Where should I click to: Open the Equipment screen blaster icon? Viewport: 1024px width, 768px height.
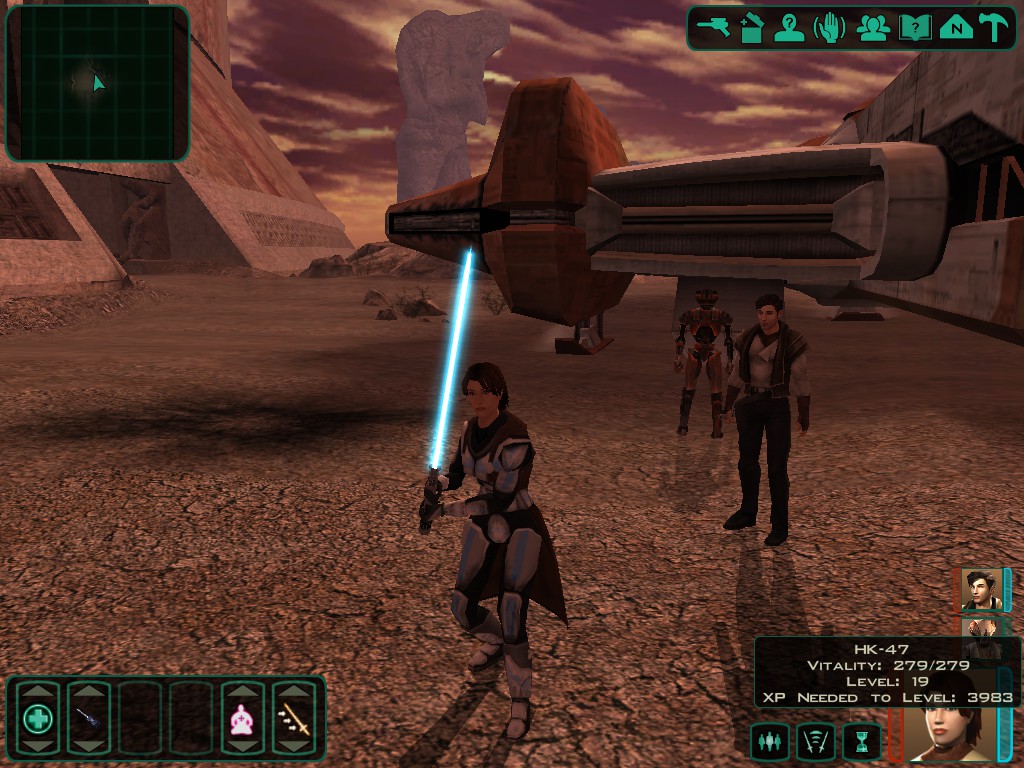714,28
